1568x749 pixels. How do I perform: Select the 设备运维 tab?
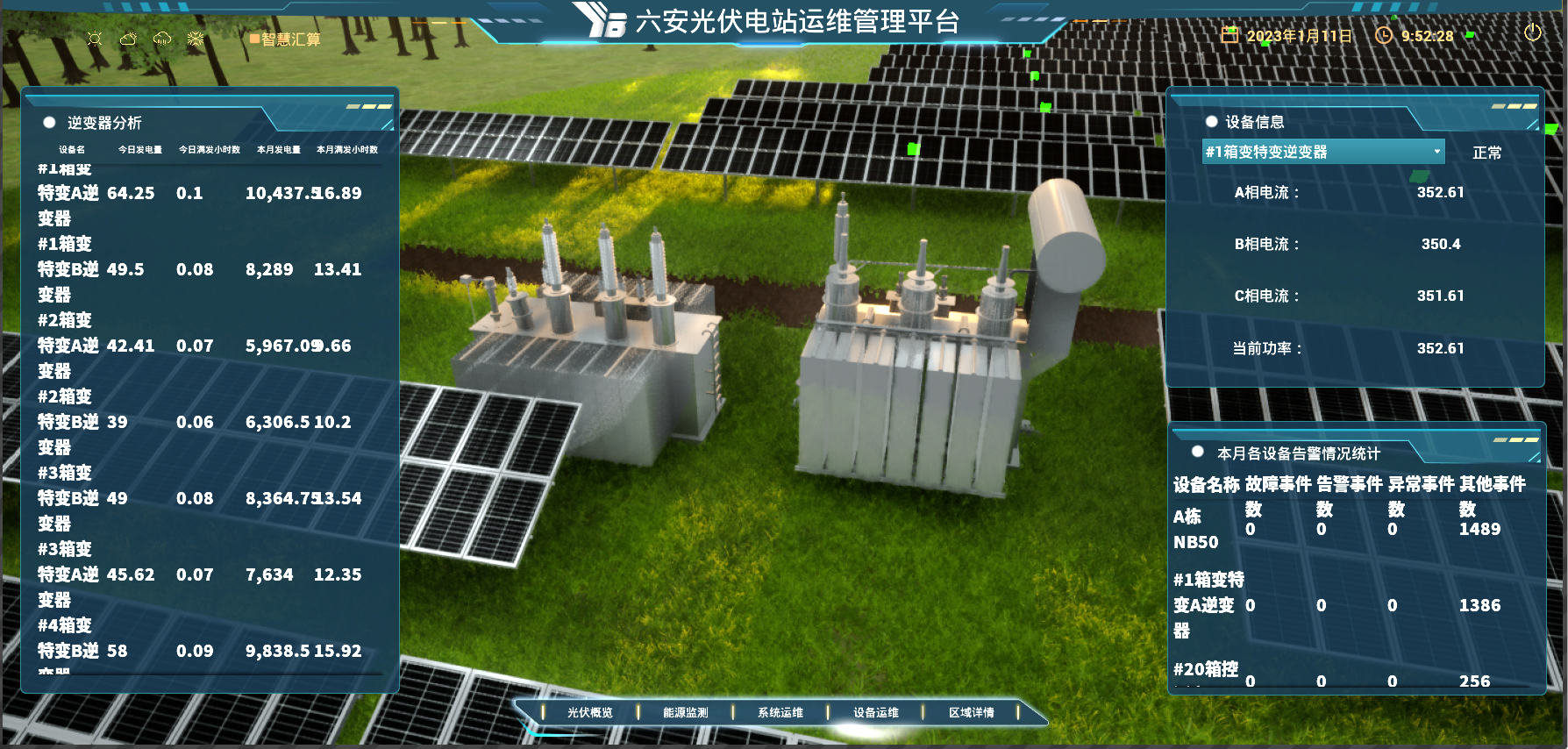pos(876,712)
